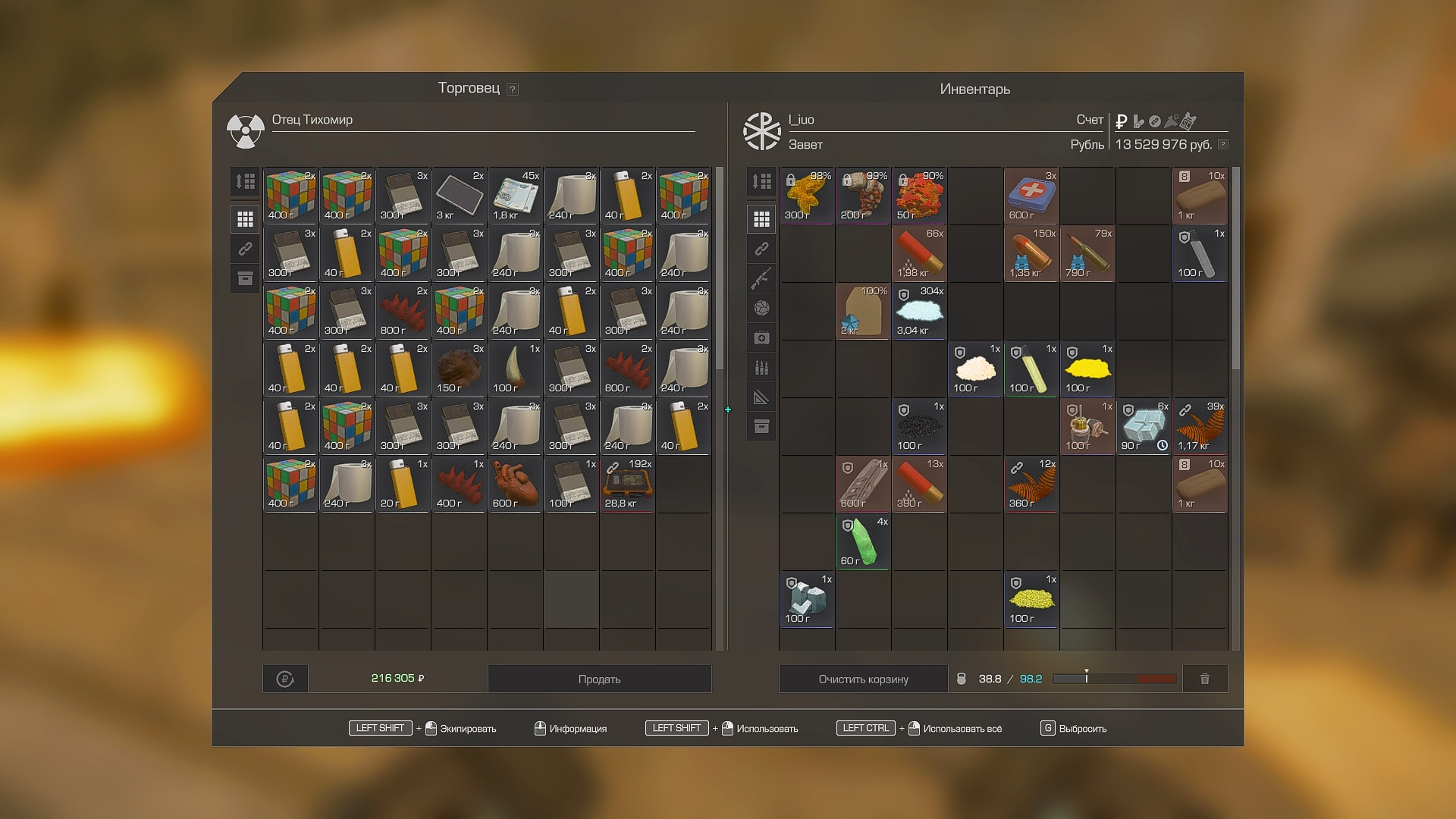Click the trash bin button
This screenshot has height=819, width=1456.
[x=1204, y=679]
